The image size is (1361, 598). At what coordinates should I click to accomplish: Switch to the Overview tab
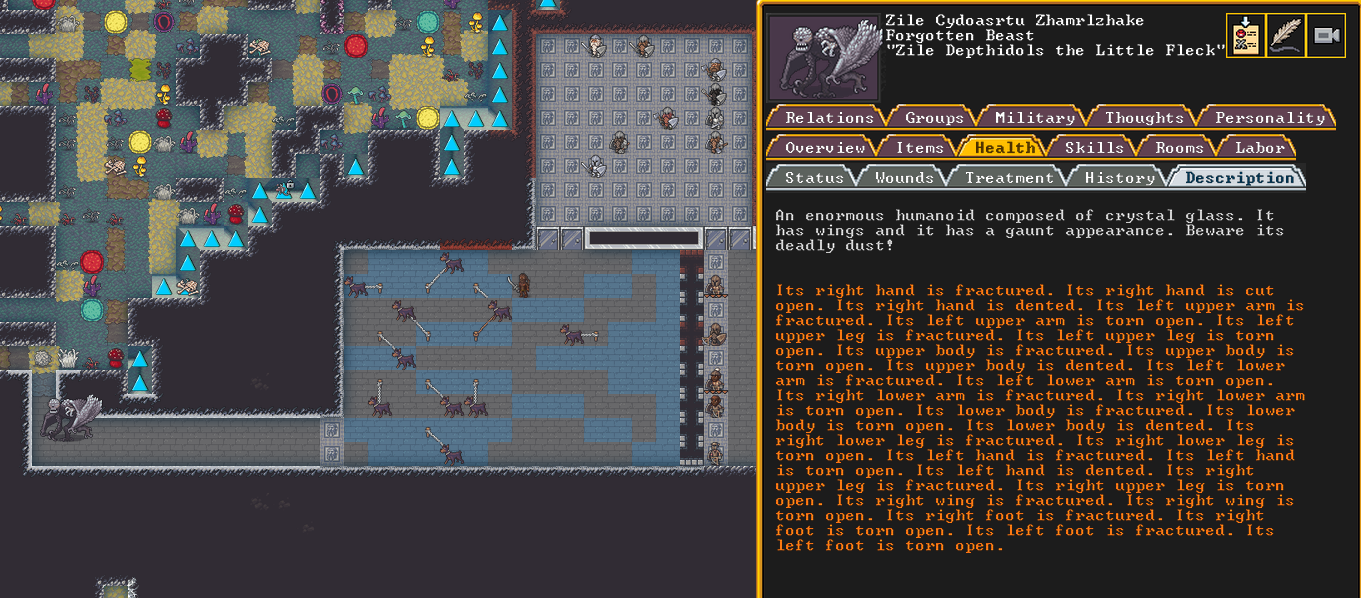click(824, 148)
